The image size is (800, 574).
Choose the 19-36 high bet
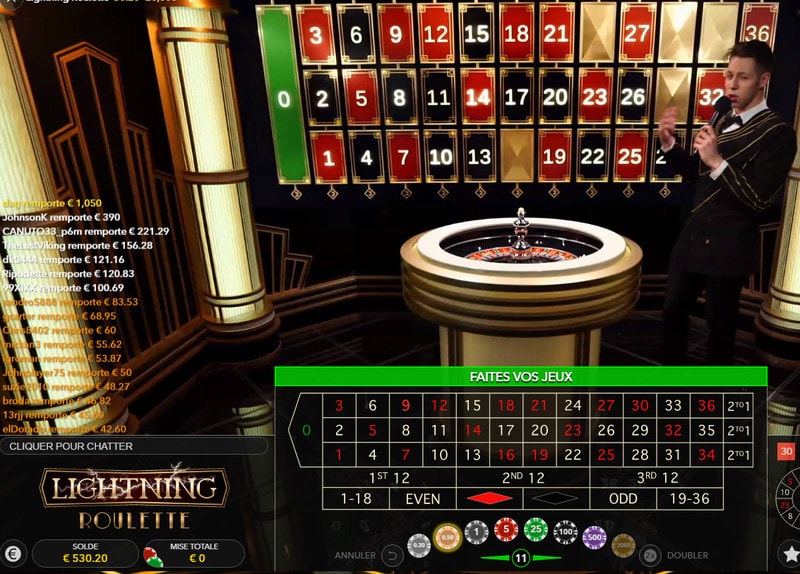coord(690,499)
